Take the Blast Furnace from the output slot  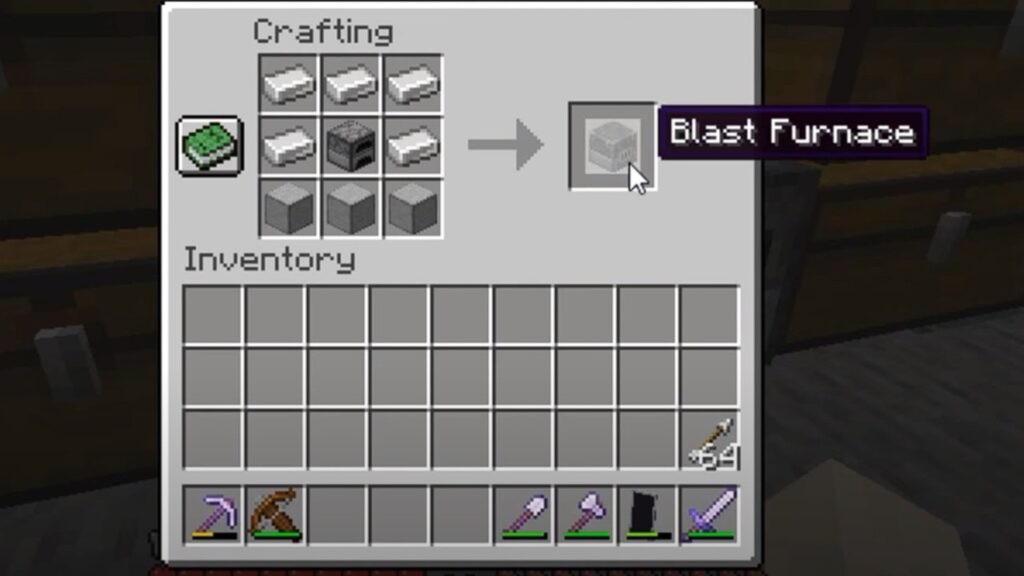(611, 146)
